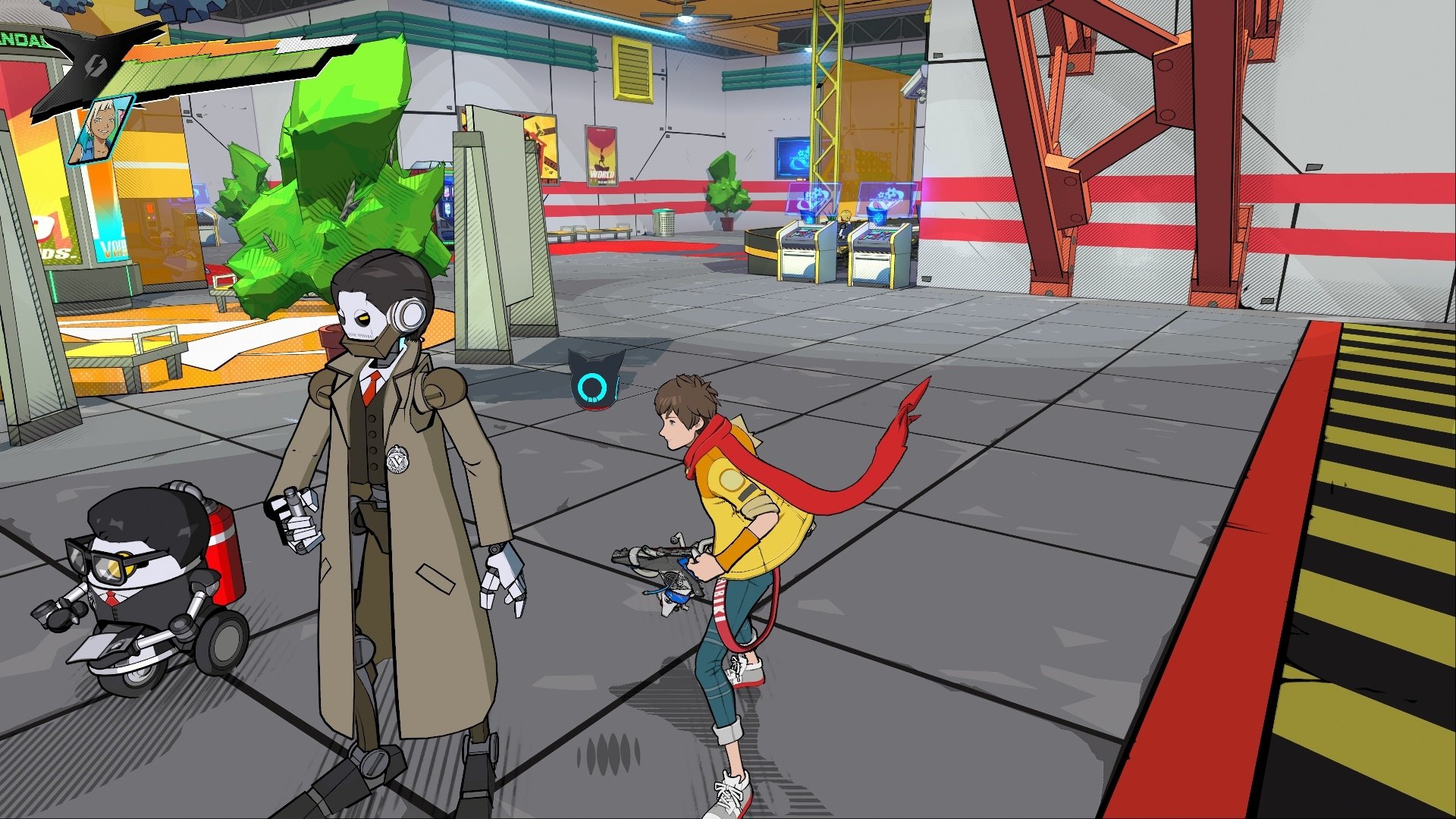Screen dimensions: 1456x819
Task: Select the Peppermint partner portrait
Action: coord(102,129)
